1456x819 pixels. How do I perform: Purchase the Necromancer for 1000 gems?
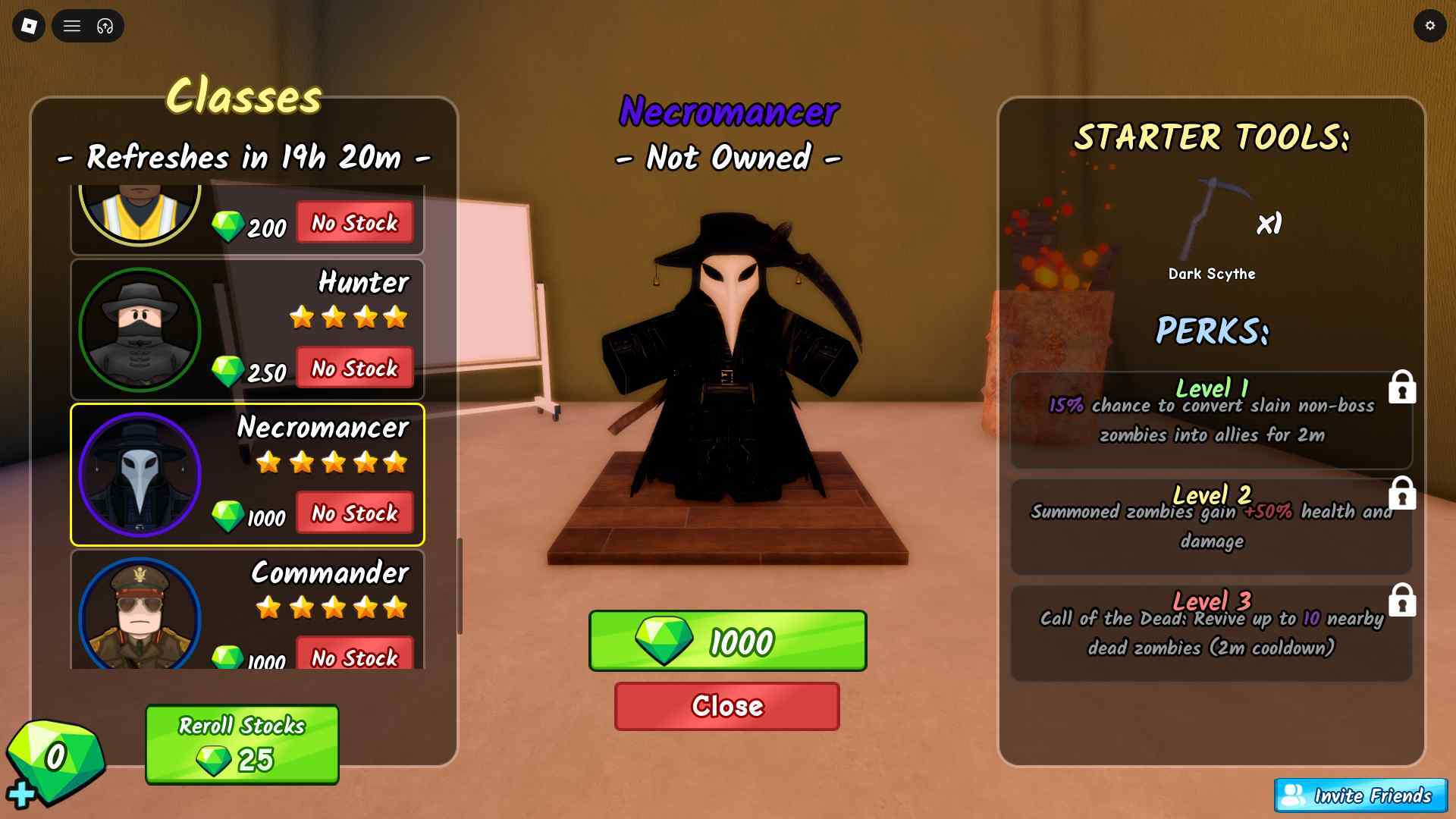727,641
